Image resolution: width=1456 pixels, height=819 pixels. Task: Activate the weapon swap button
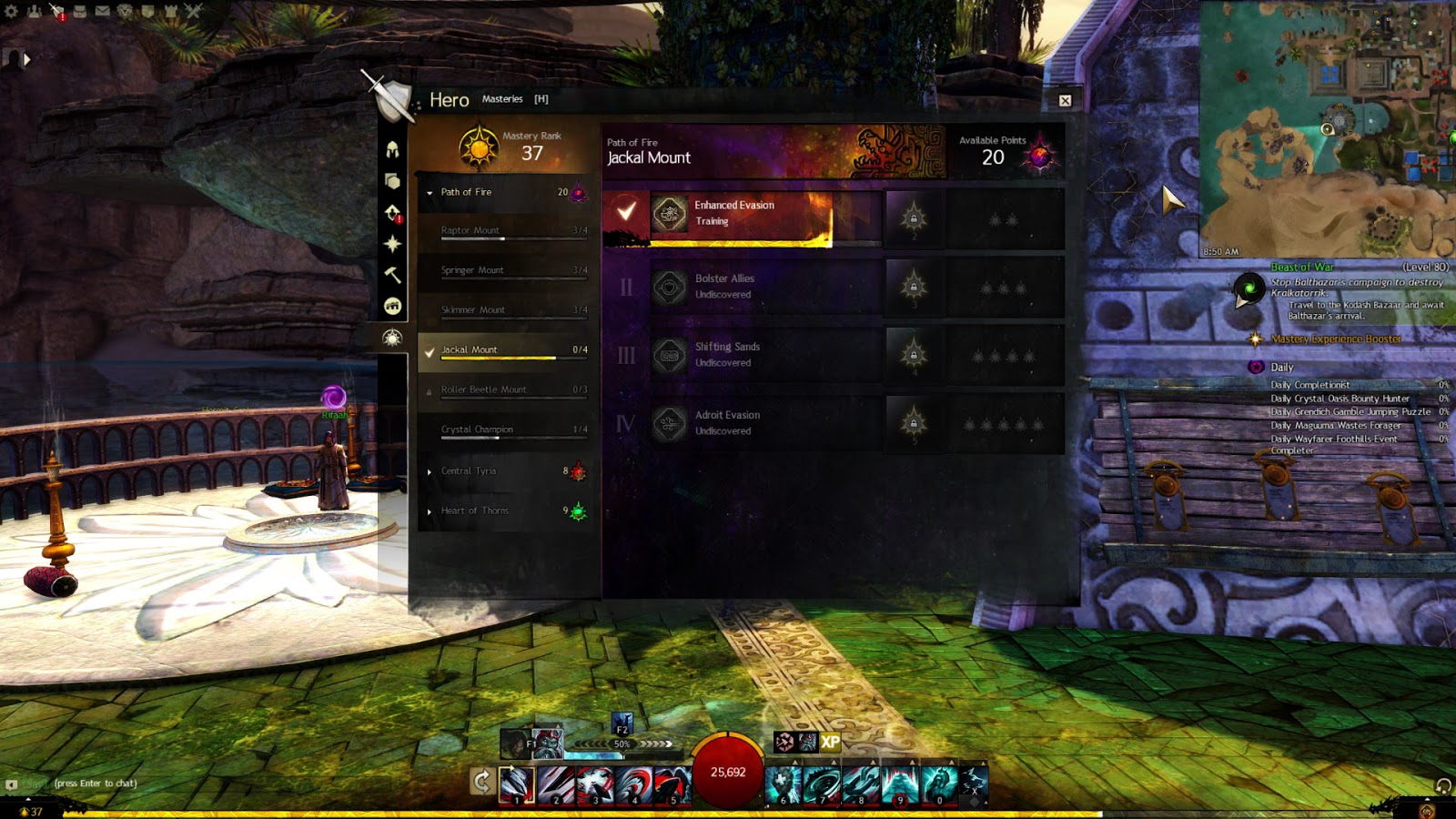click(482, 781)
